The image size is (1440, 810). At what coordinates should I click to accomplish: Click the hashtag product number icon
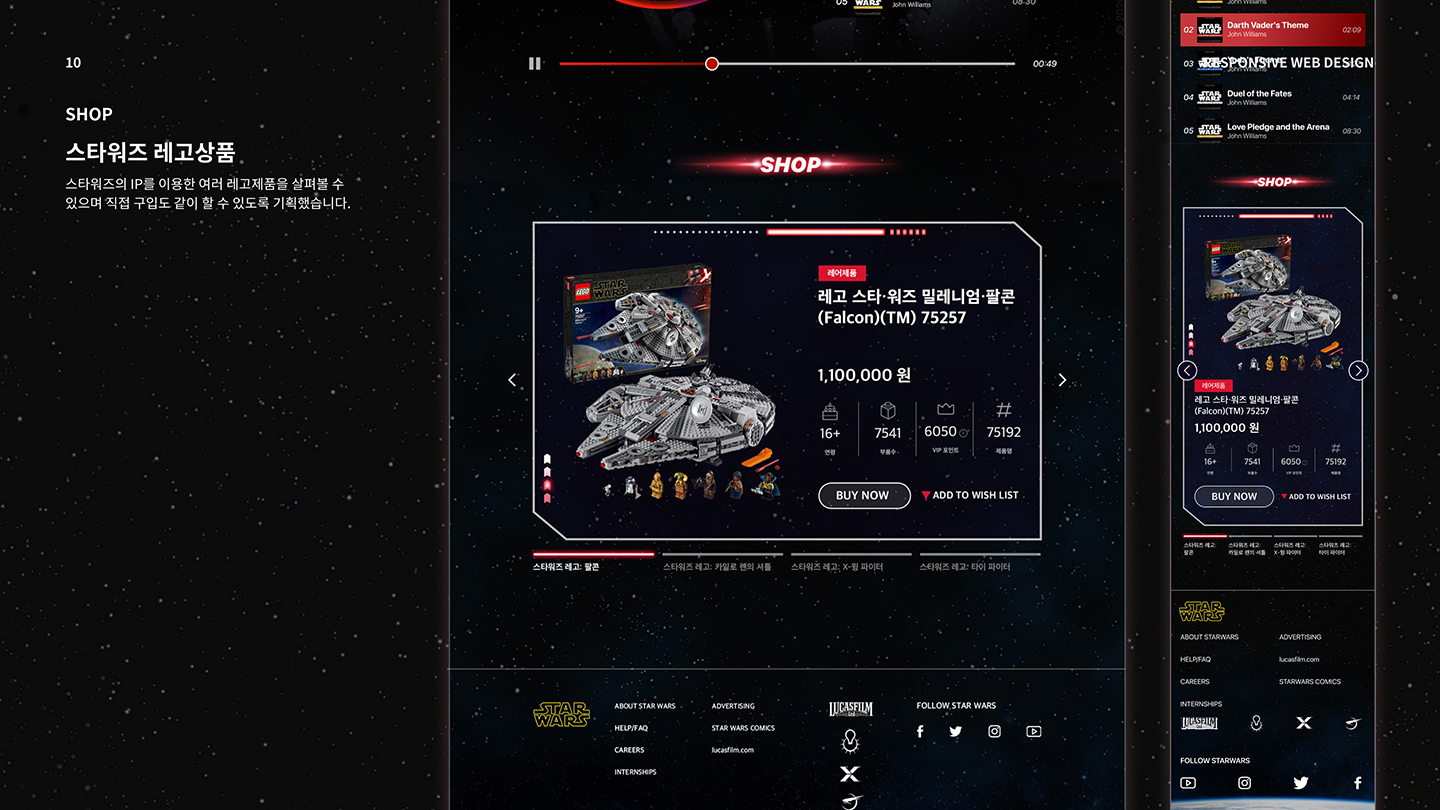[x=1003, y=410]
